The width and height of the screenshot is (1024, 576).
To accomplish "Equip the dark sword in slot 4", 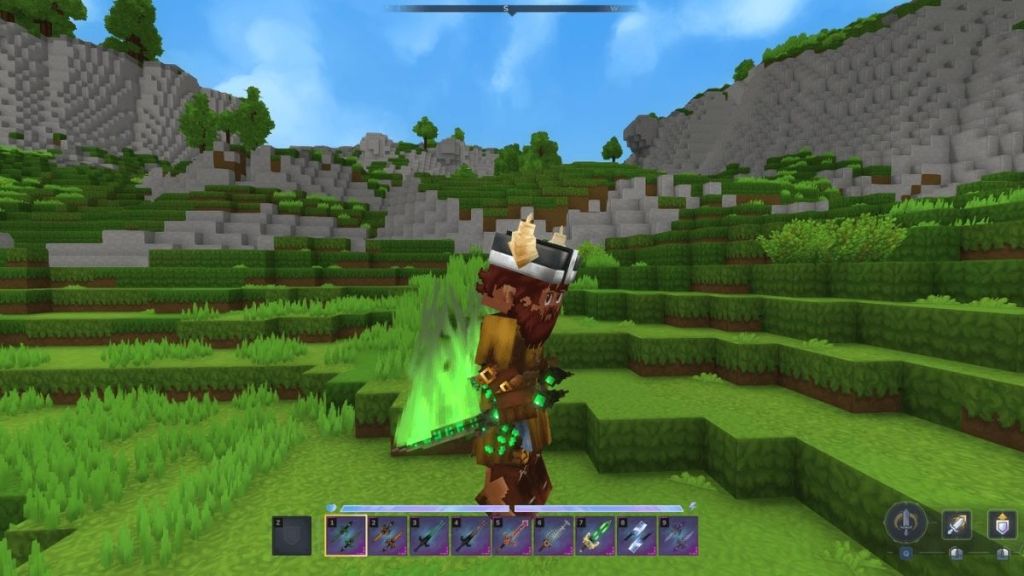I will [x=470, y=535].
